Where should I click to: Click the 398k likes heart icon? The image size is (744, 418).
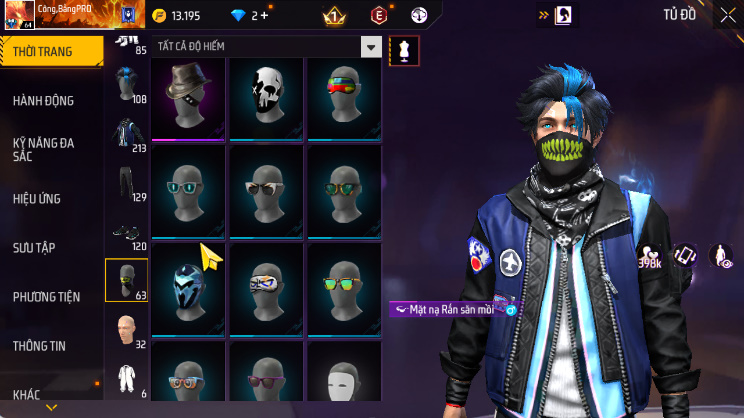click(x=651, y=257)
